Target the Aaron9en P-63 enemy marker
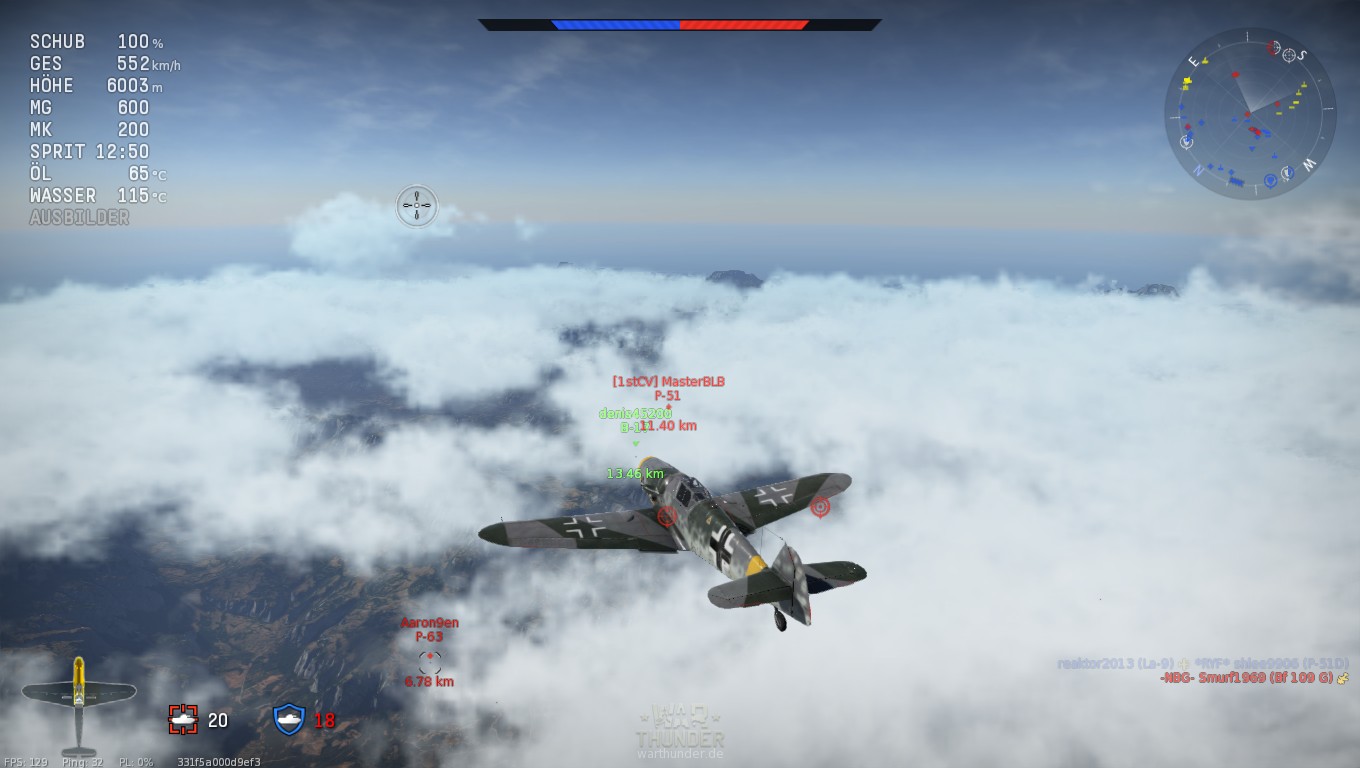The height and width of the screenshot is (768, 1360). [x=430, y=660]
